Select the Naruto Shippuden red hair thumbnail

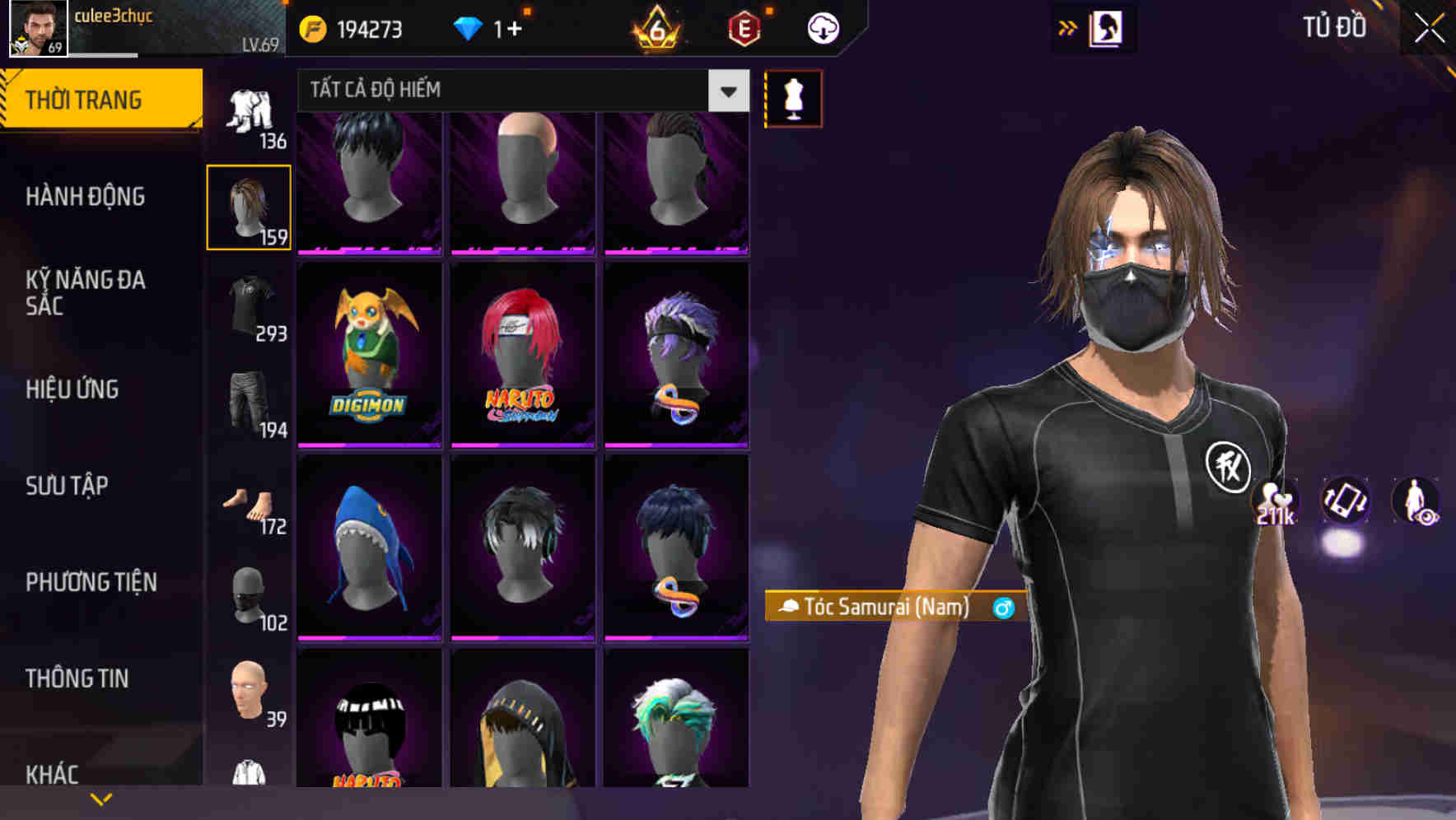pos(522,354)
